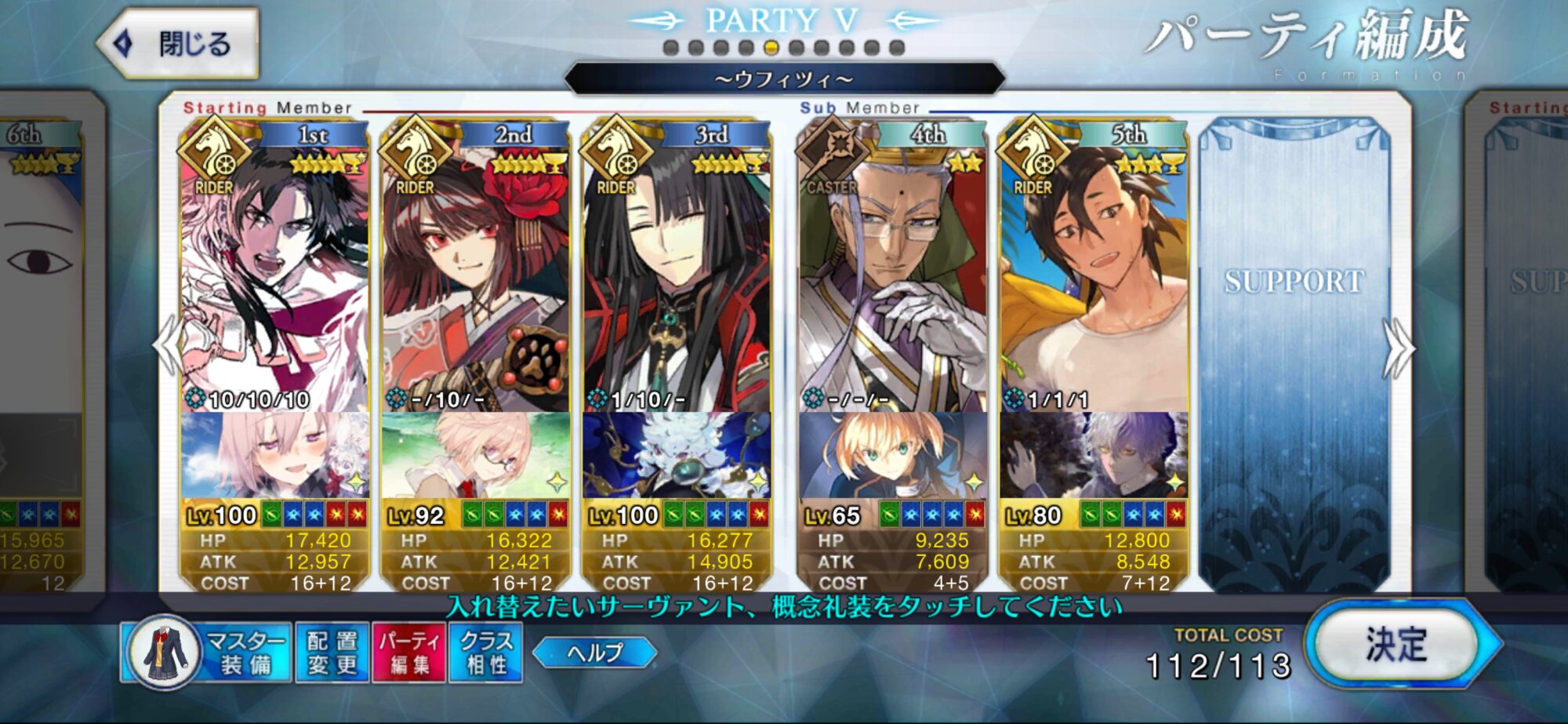Confirm the party with the 決定 button
This screenshot has height=724, width=1568.
(x=1396, y=644)
